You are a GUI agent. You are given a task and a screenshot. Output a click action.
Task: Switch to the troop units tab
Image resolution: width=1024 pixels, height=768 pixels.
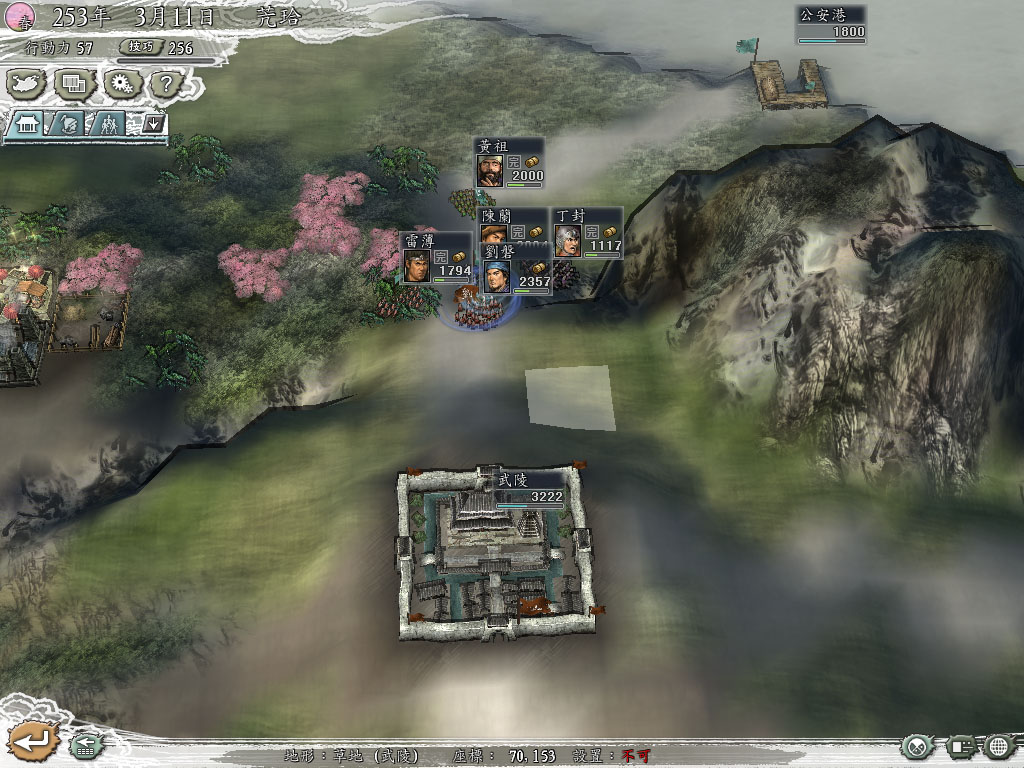click(x=107, y=124)
